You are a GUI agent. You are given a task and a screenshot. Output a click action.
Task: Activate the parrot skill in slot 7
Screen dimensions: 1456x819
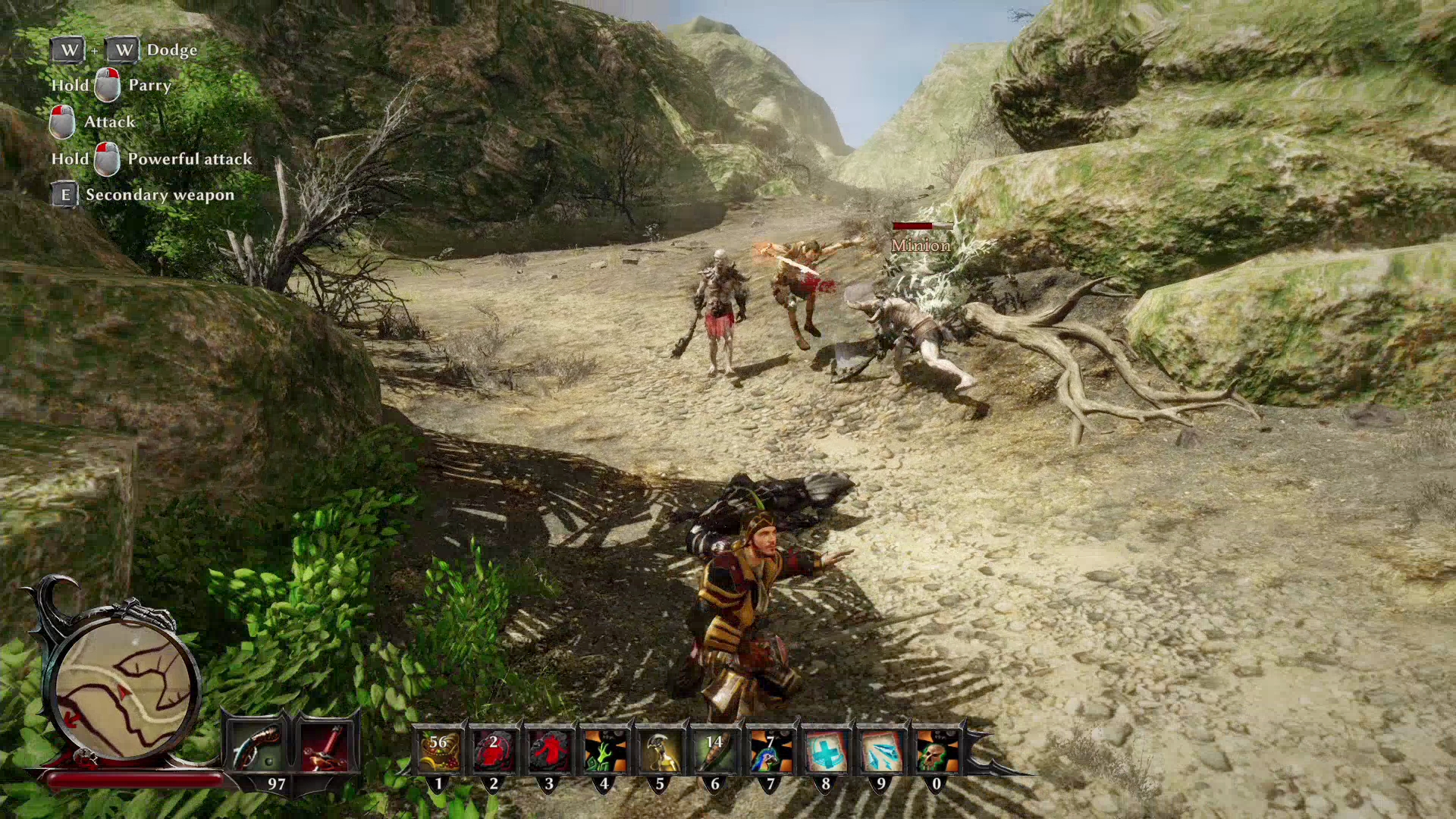[770, 749]
